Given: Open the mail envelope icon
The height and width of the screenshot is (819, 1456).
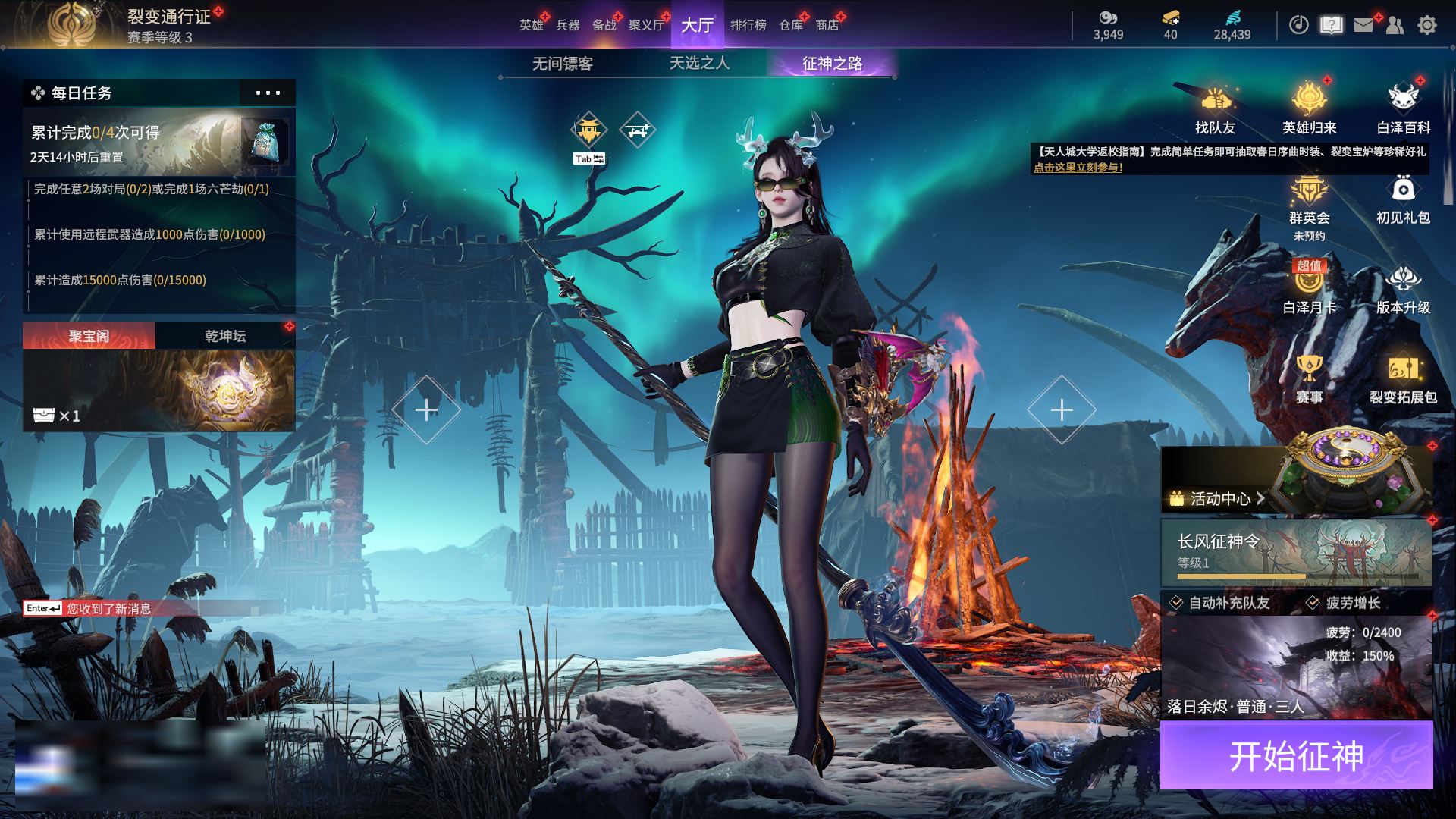Looking at the screenshot, I should (1363, 25).
